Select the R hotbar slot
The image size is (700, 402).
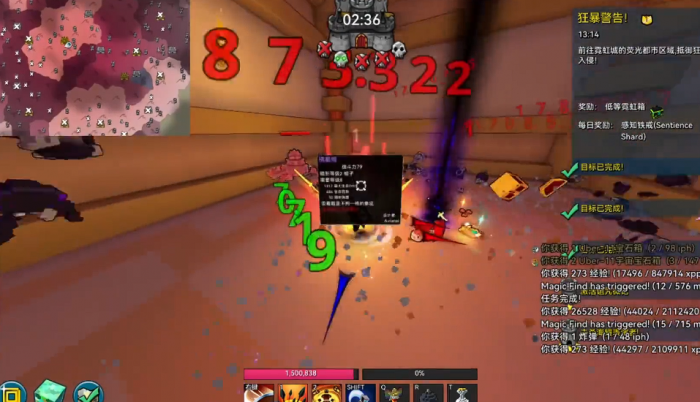[x=428, y=393]
